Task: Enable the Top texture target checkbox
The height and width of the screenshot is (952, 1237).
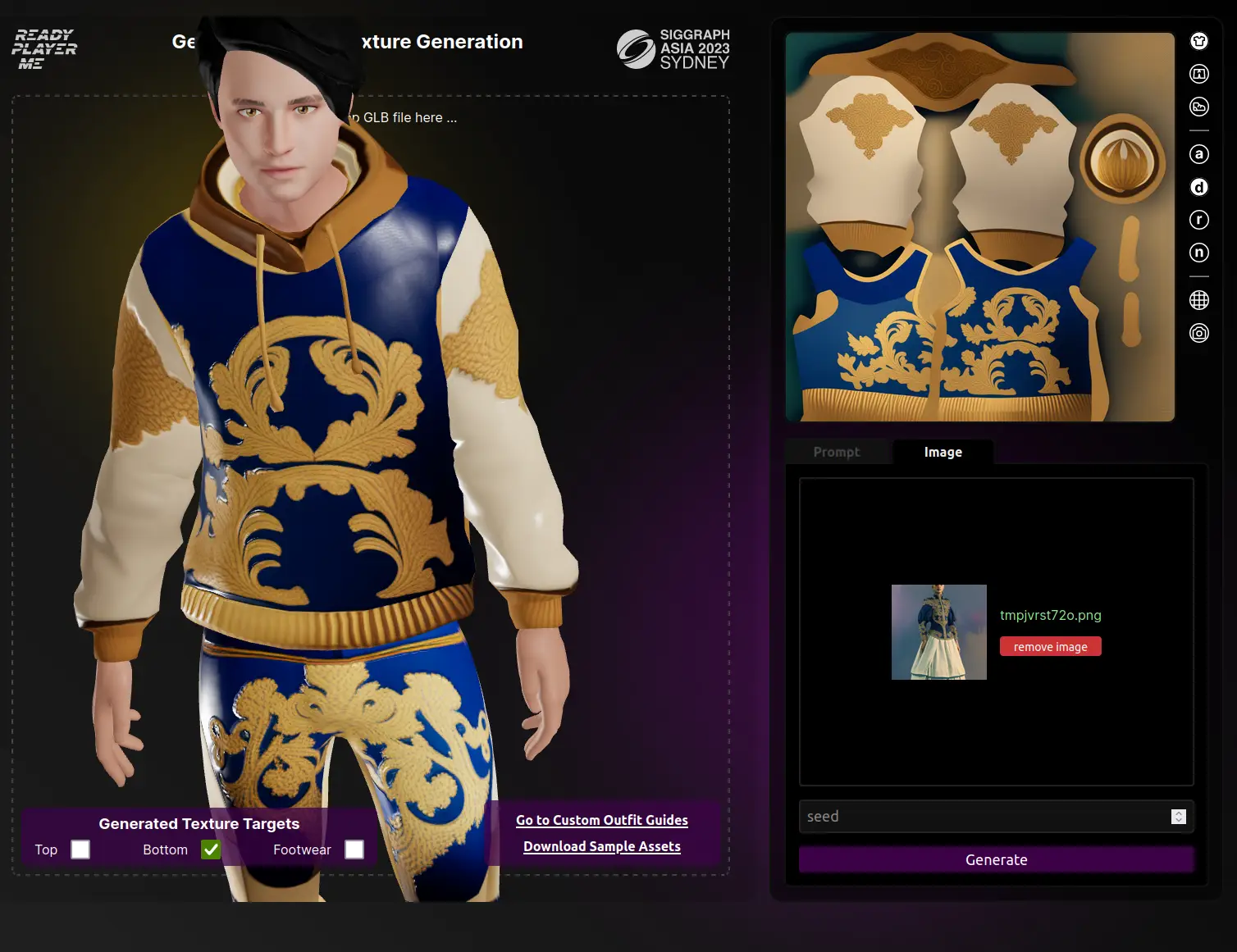Action: click(80, 850)
